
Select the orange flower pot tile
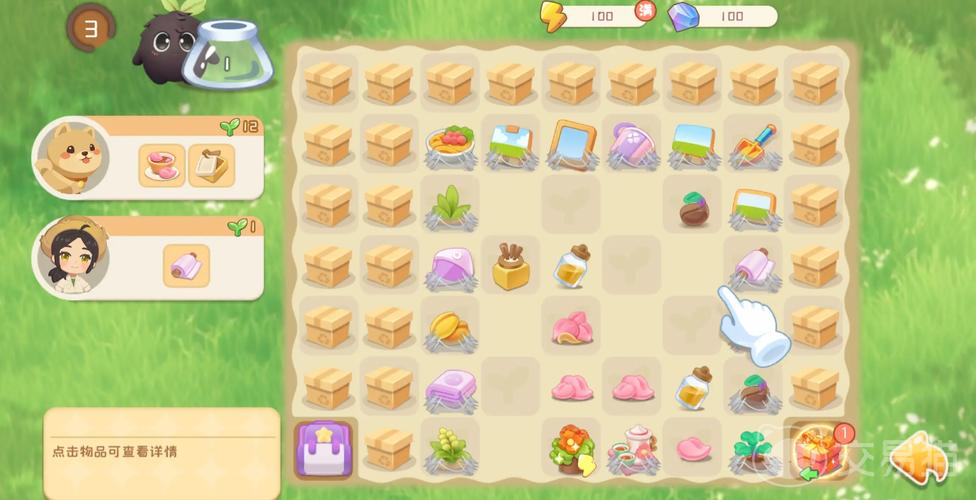pyautogui.click(x=571, y=447)
